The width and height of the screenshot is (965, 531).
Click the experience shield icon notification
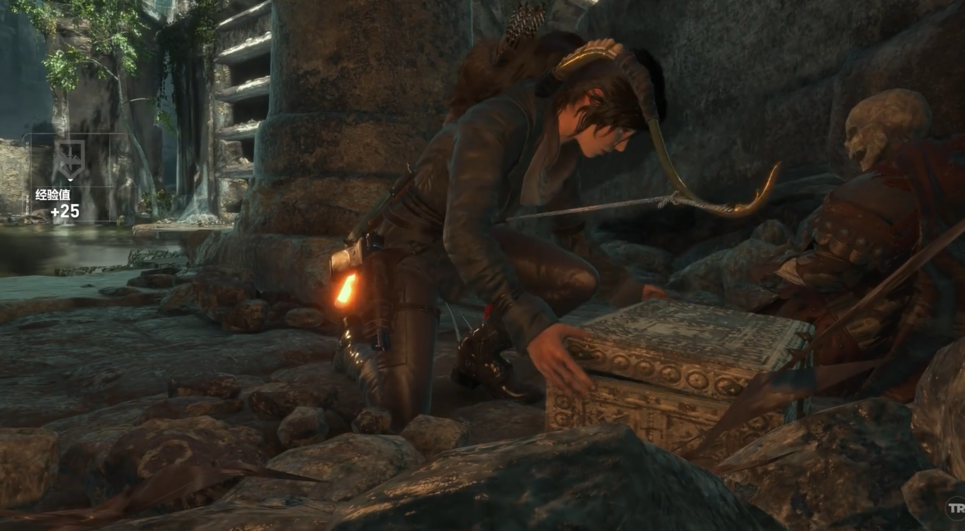(x=70, y=160)
